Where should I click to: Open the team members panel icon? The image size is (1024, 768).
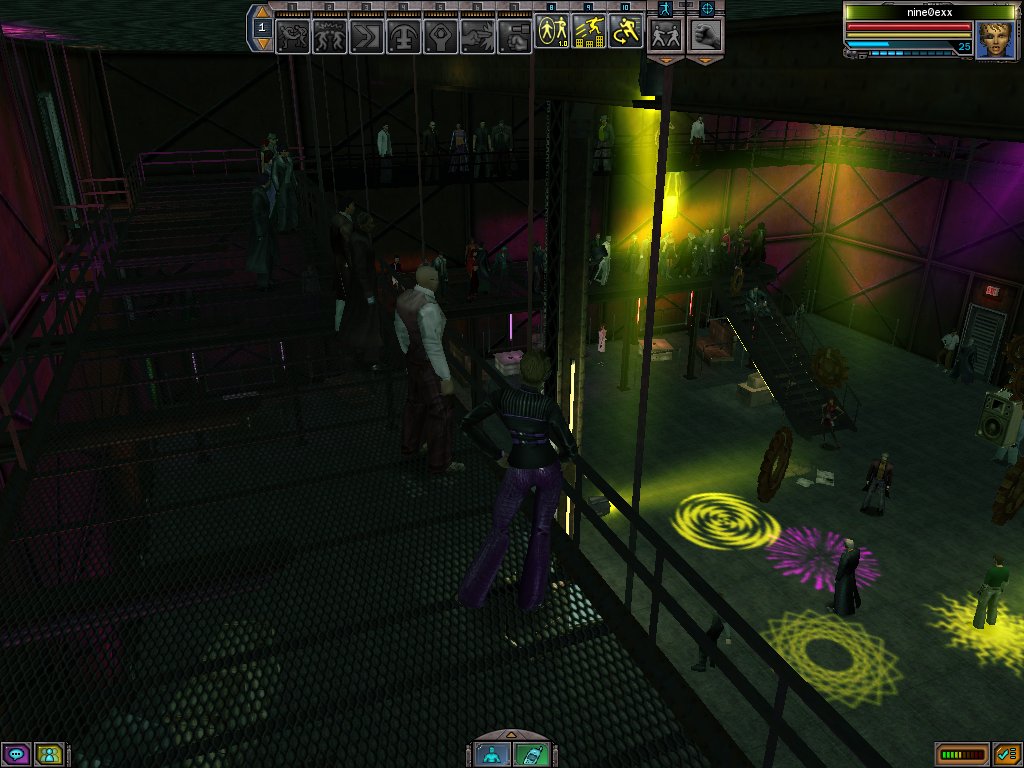(x=49, y=754)
